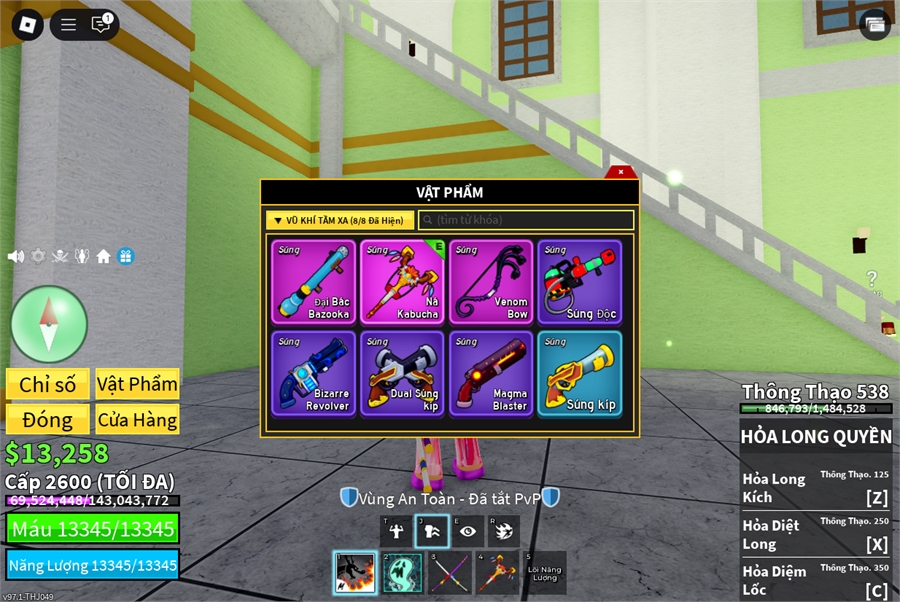Toggle the sound speaker icon
Image resolution: width=900 pixels, height=602 pixels.
(x=16, y=256)
